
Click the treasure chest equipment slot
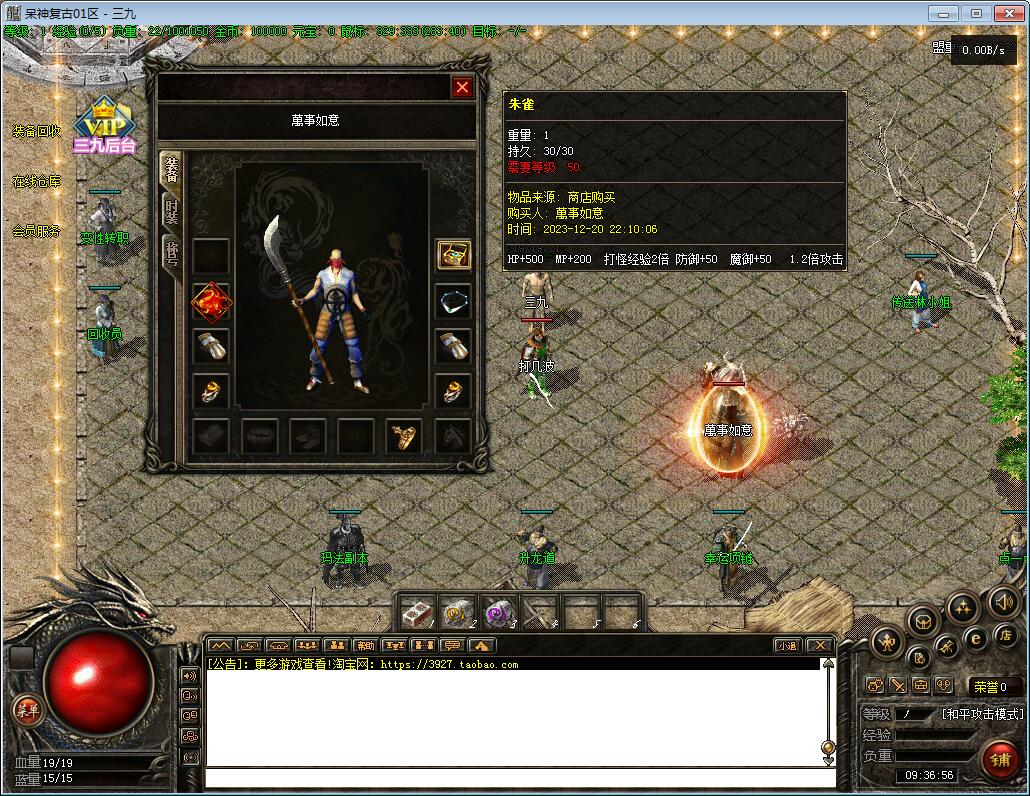click(x=453, y=255)
